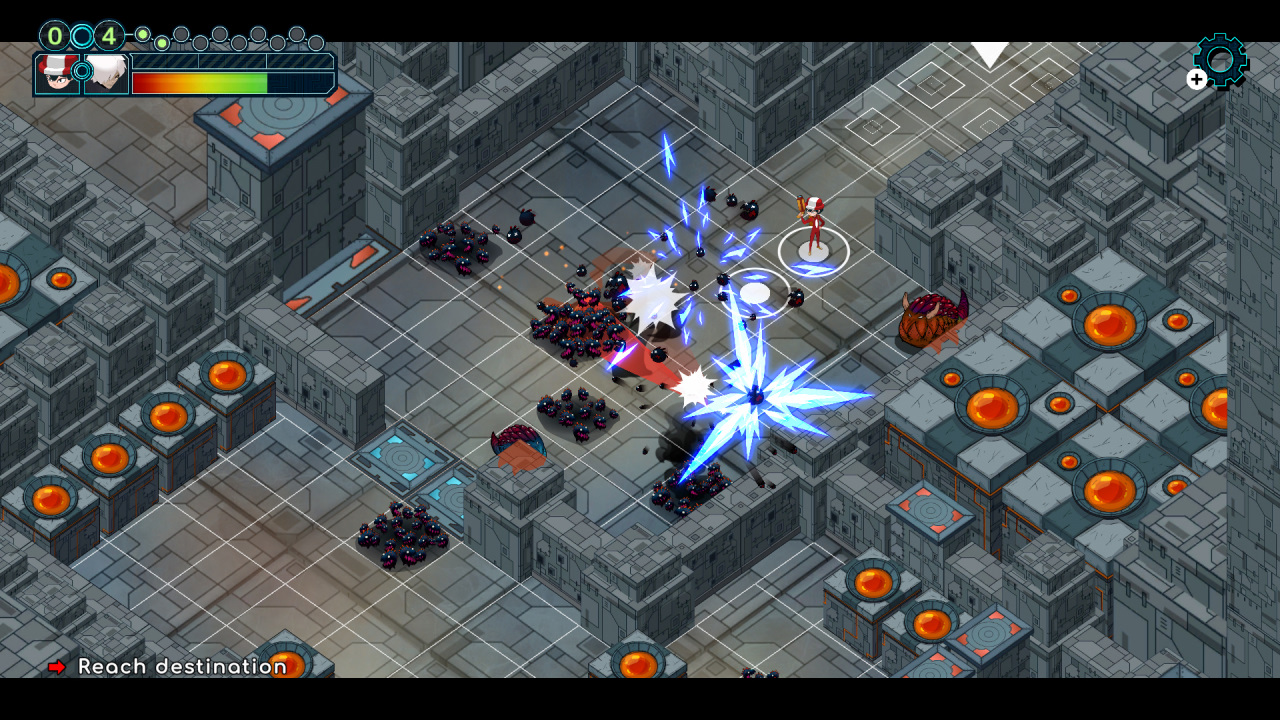Click the white plus badge beside the gear
Screen dimensions: 1280x720
(1196, 80)
